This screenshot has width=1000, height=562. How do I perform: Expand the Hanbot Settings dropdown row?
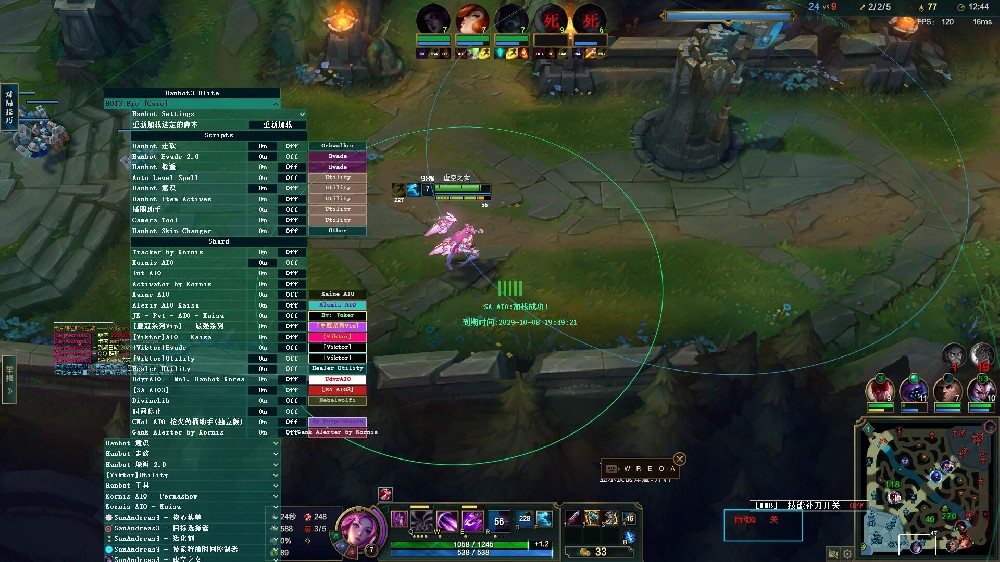point(205,113)
